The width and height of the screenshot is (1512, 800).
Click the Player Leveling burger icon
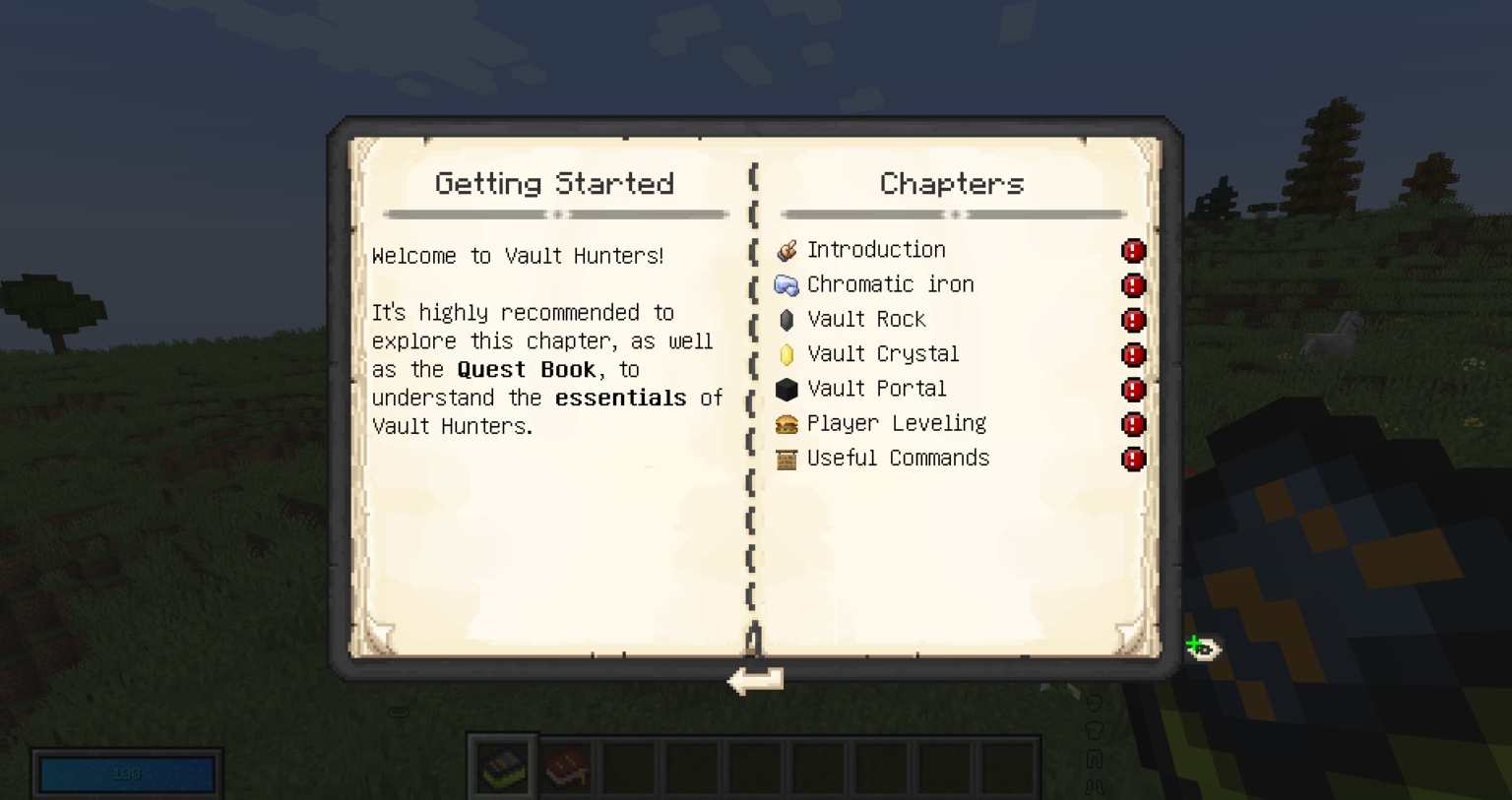(x=787, y=423)
